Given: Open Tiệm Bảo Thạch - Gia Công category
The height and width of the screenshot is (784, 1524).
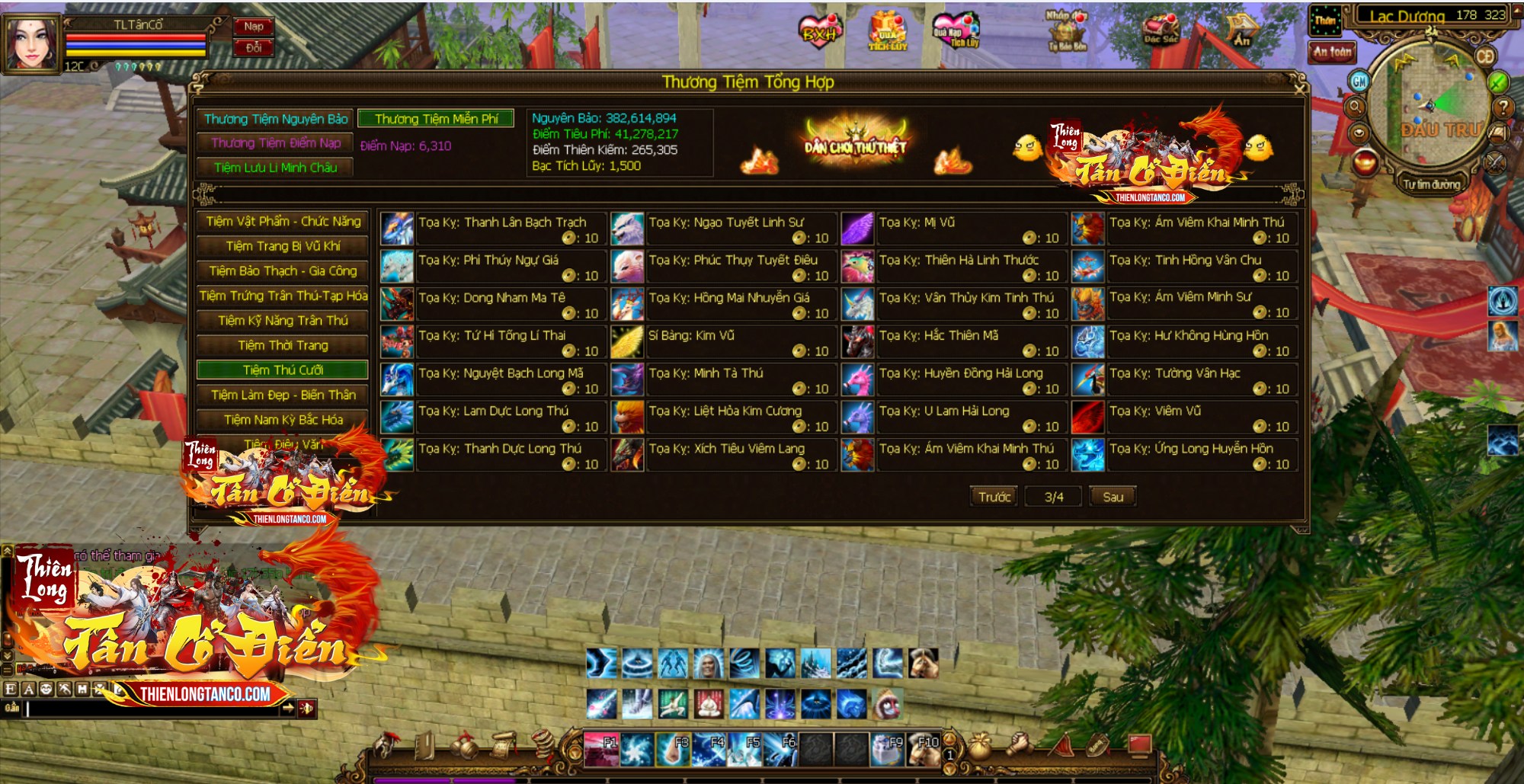Looking at the screenshot, I should [x=283, y=271].
